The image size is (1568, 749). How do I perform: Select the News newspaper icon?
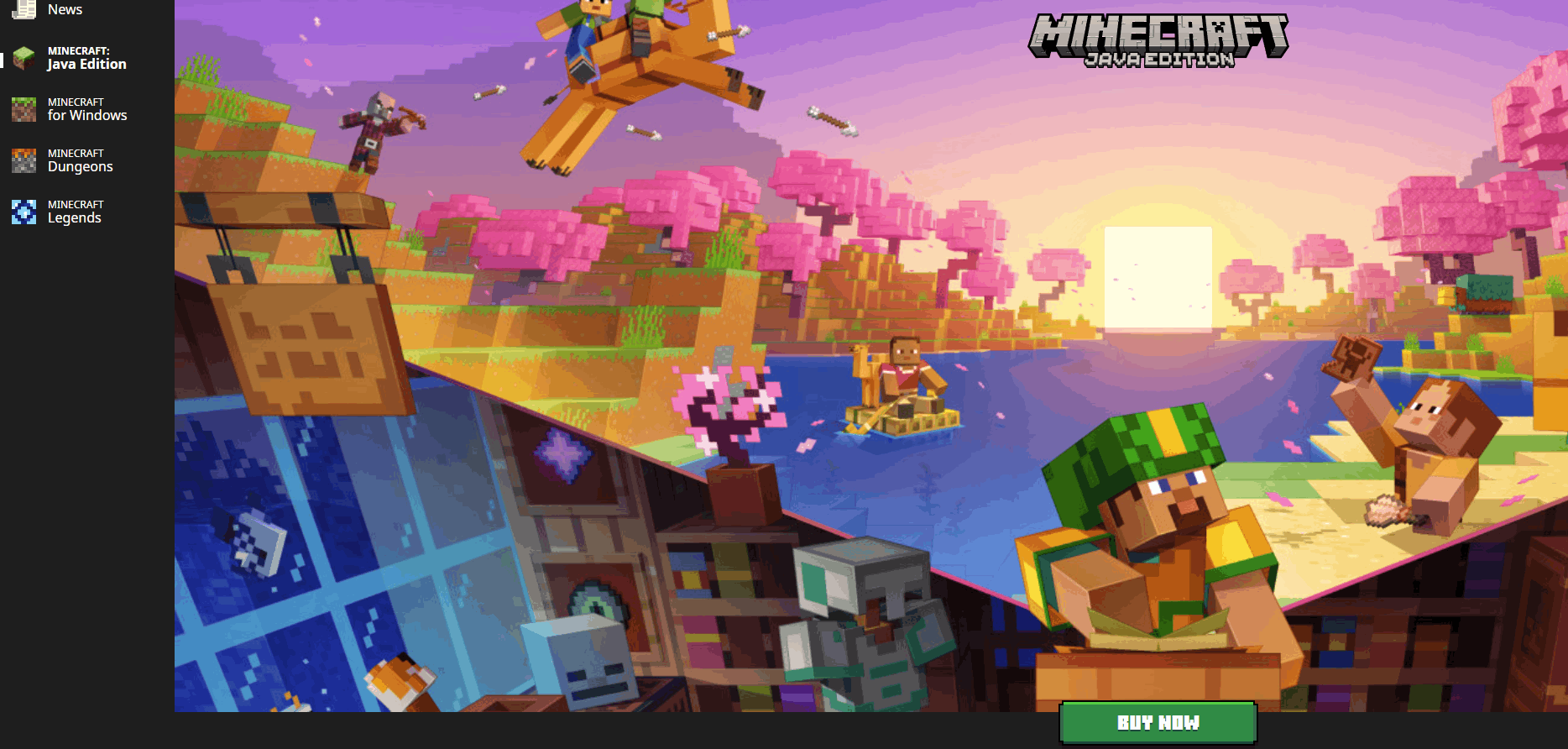point(22,8)
